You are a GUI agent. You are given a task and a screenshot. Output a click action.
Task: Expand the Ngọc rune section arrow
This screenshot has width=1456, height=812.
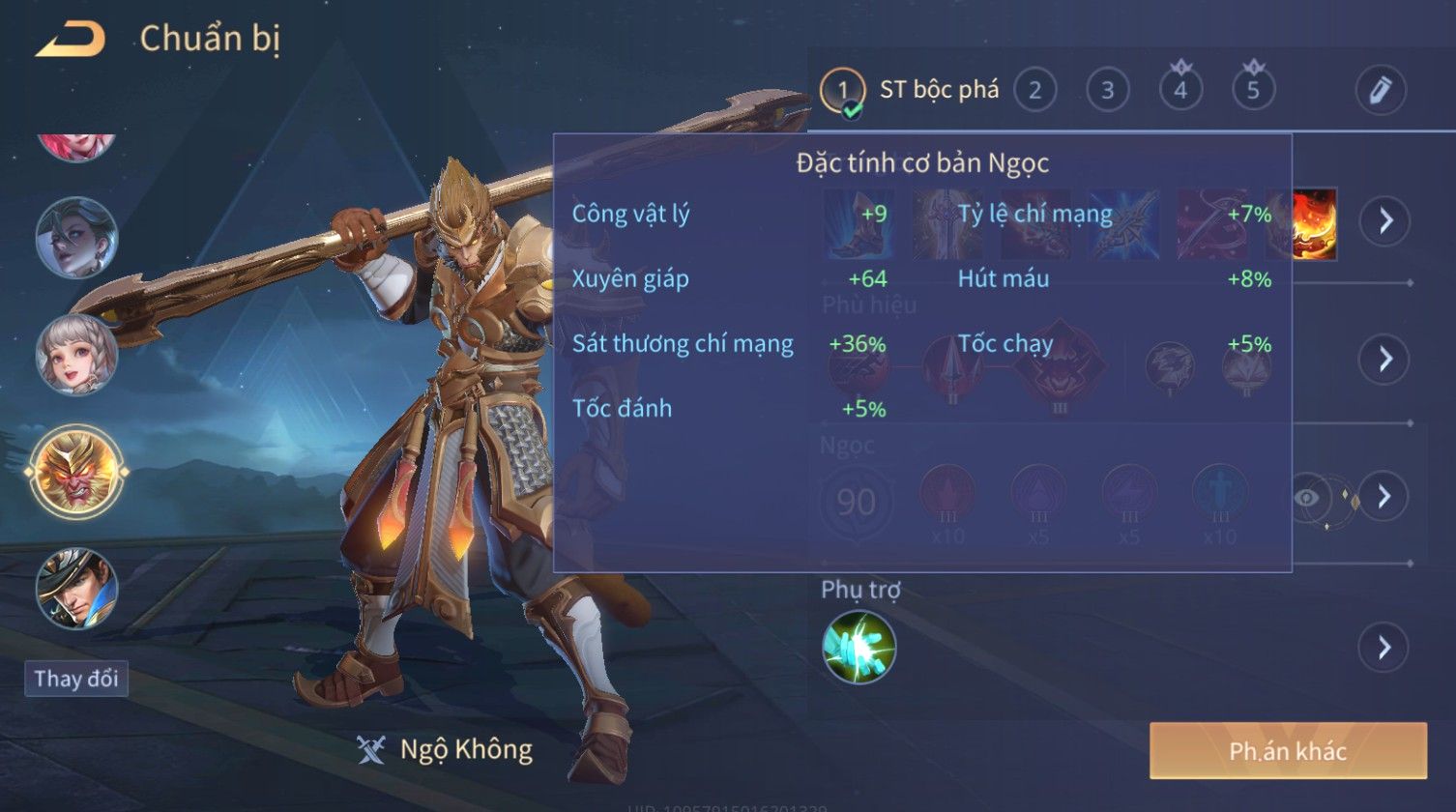(x=1384, y=497)
